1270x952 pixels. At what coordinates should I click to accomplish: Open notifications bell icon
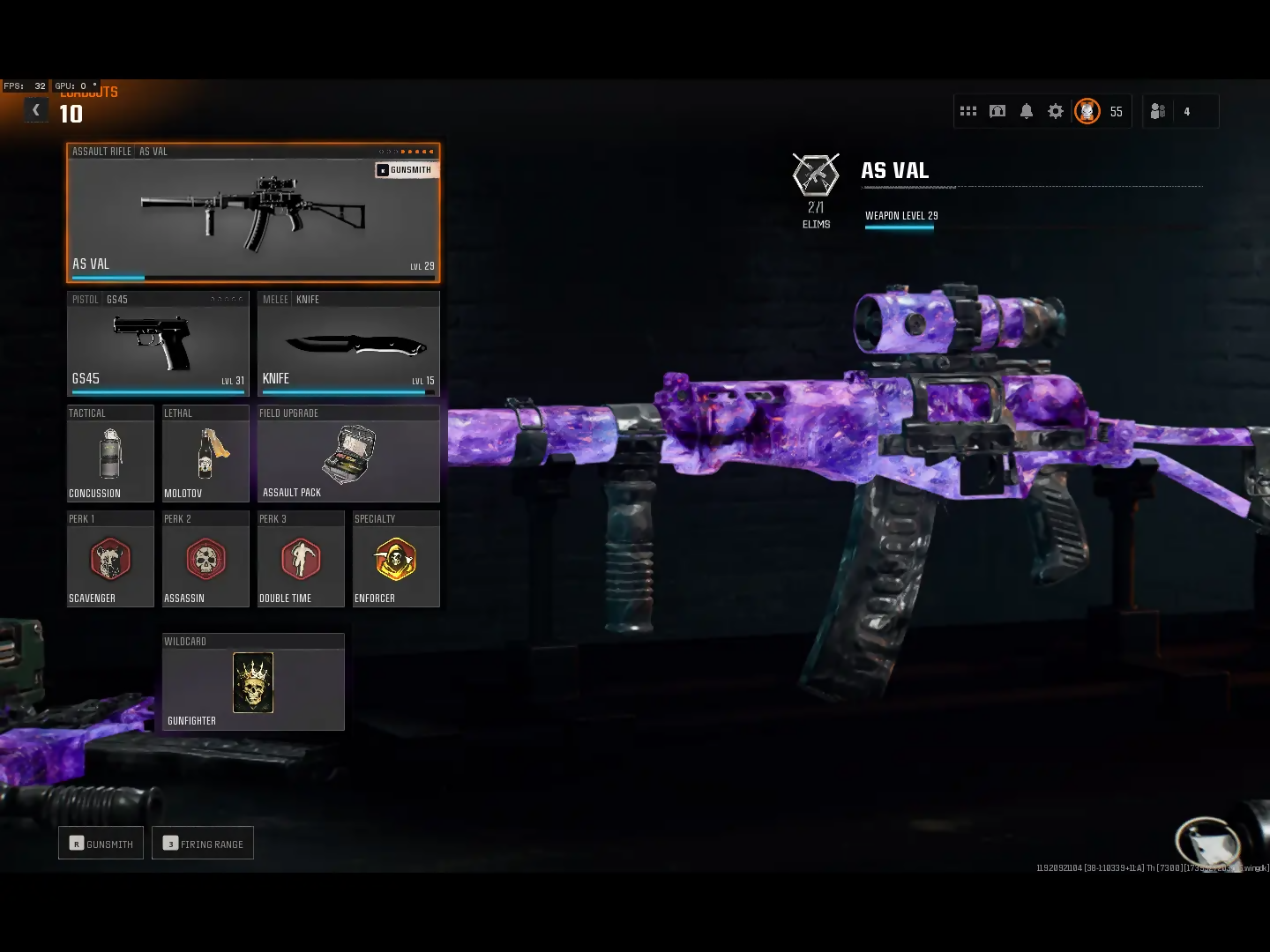click(1027, 111)
